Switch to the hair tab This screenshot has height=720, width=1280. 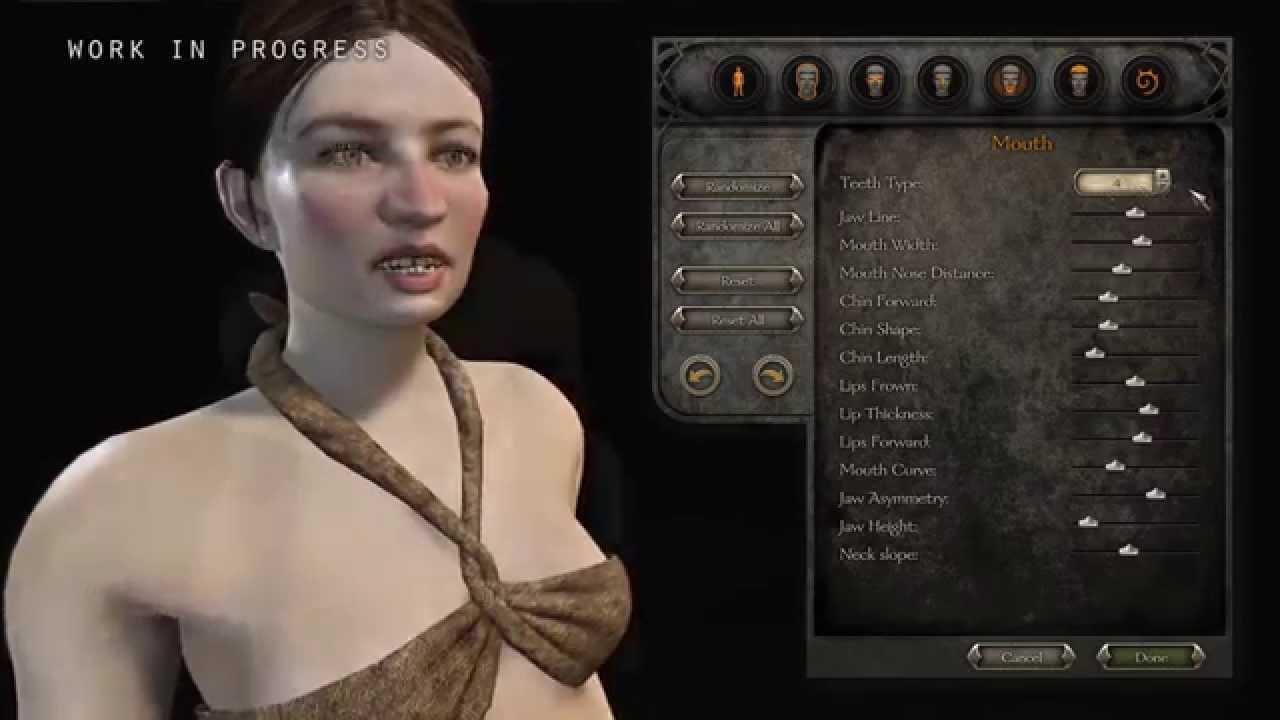click(1078, 80)
